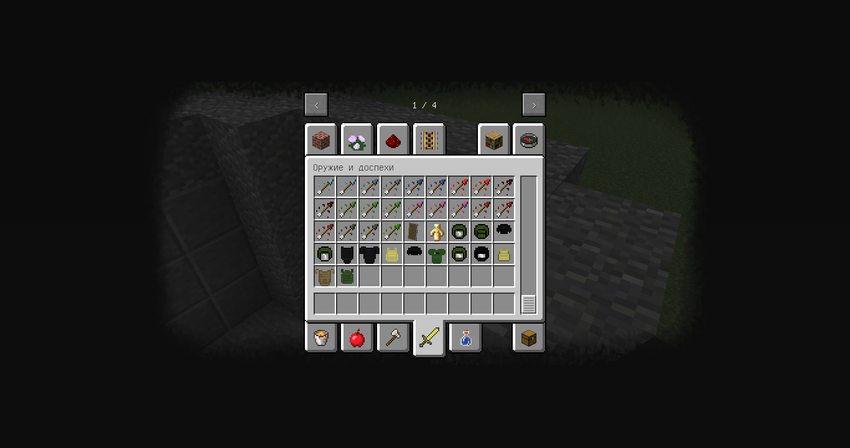Switch to the chest inventory tab
The width and height of the screenshot is (850, 448).
pos(529,338)
